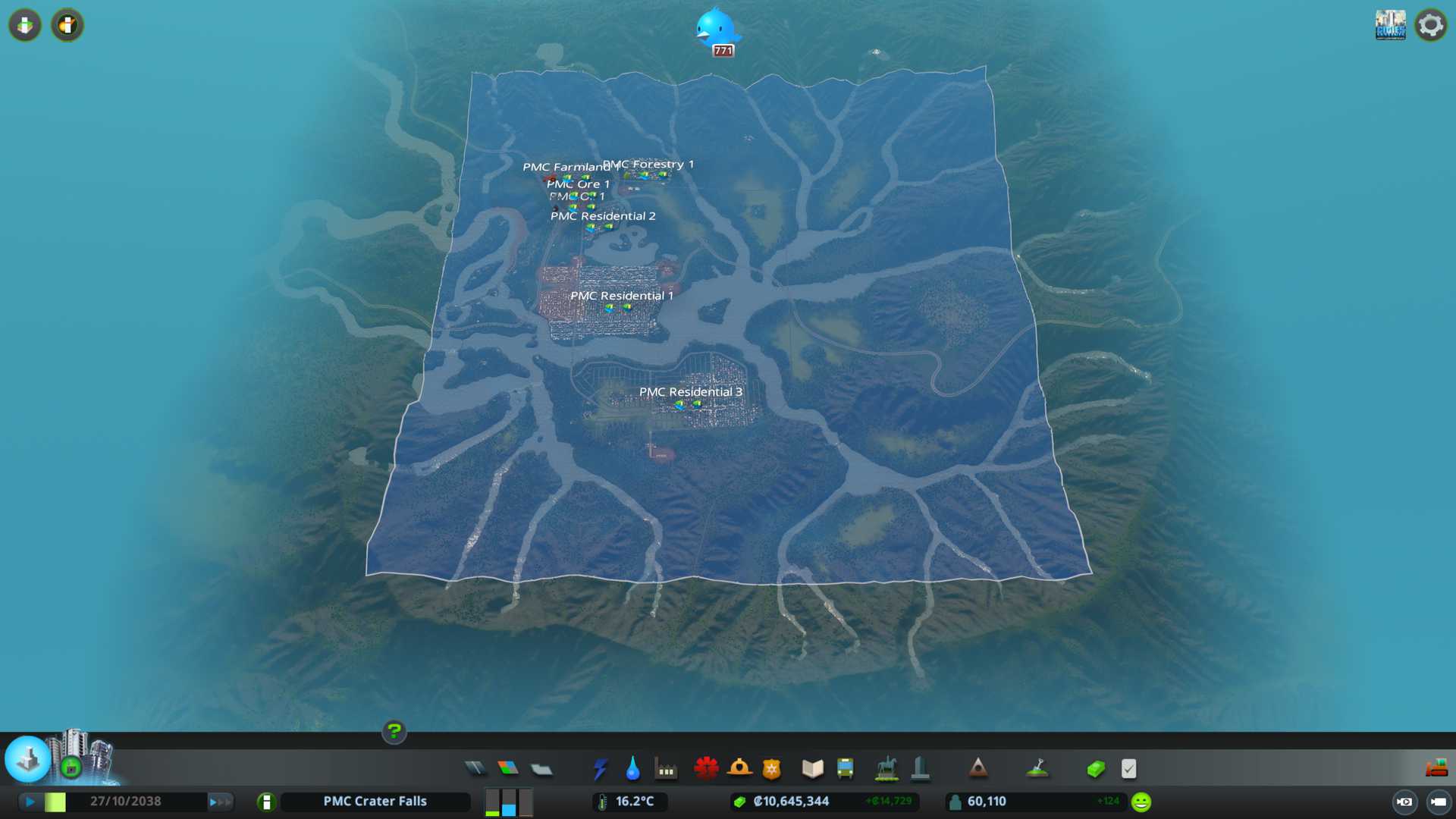Open the Education book menu
Viewport: 1456px width, 819px height.
point(812,769)
